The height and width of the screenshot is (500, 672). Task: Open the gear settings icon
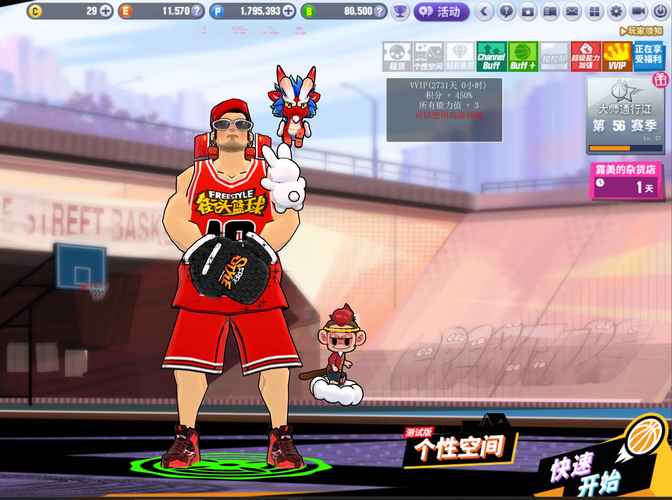pos(617,12)
